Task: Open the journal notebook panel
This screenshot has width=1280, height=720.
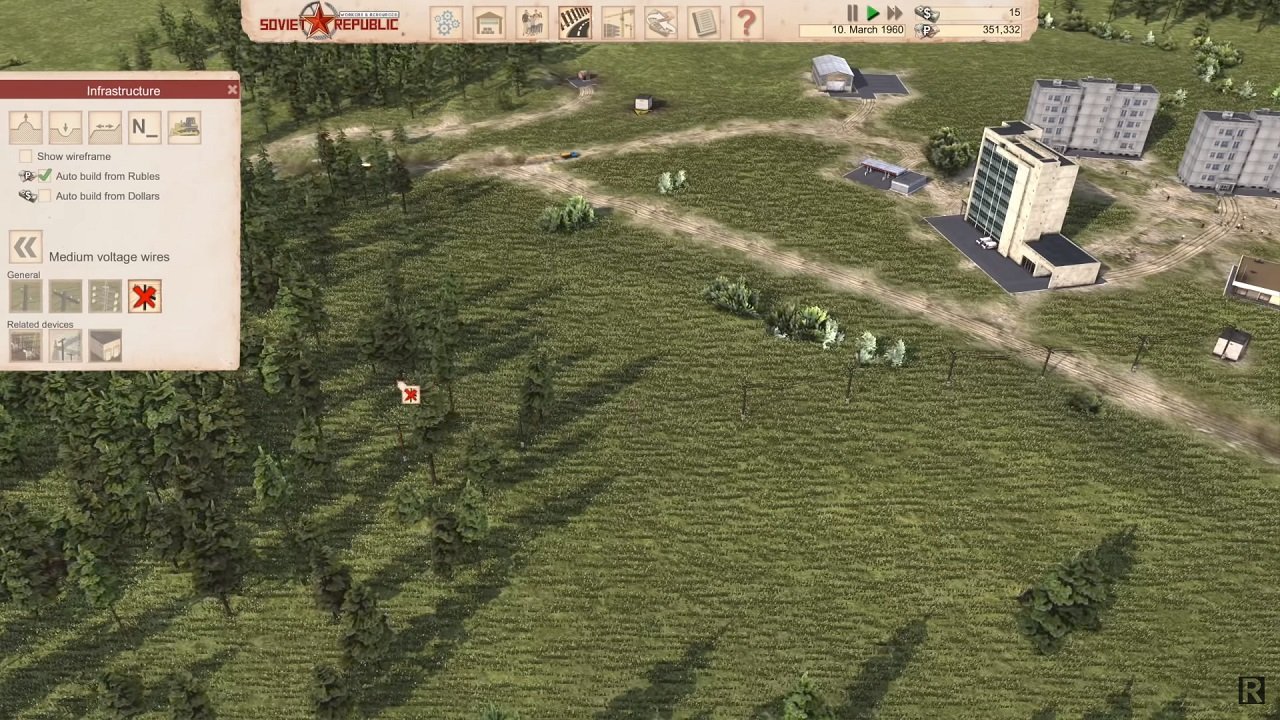Action: (704, 22)
